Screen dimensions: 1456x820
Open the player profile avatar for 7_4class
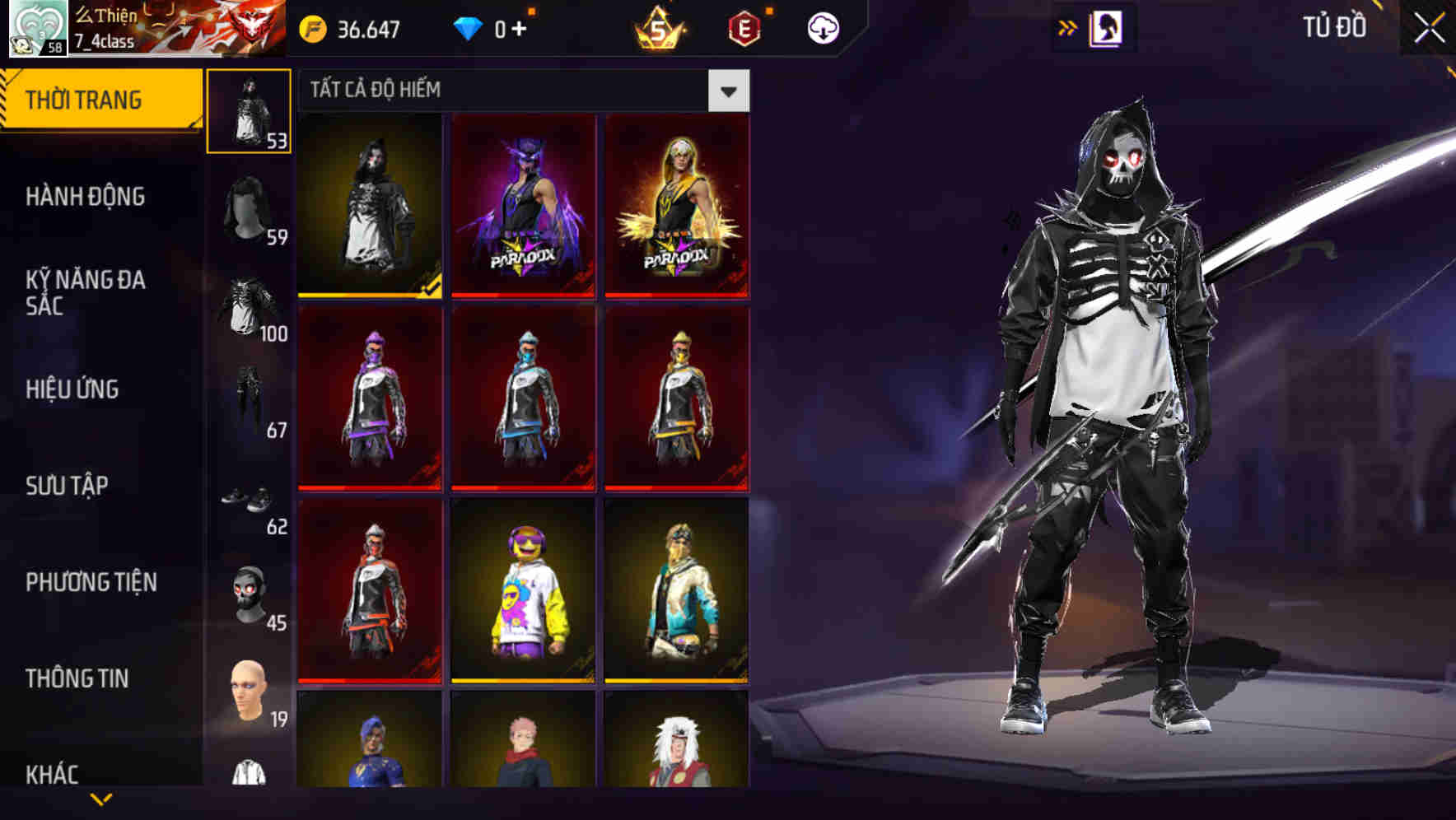click(35, 28)
